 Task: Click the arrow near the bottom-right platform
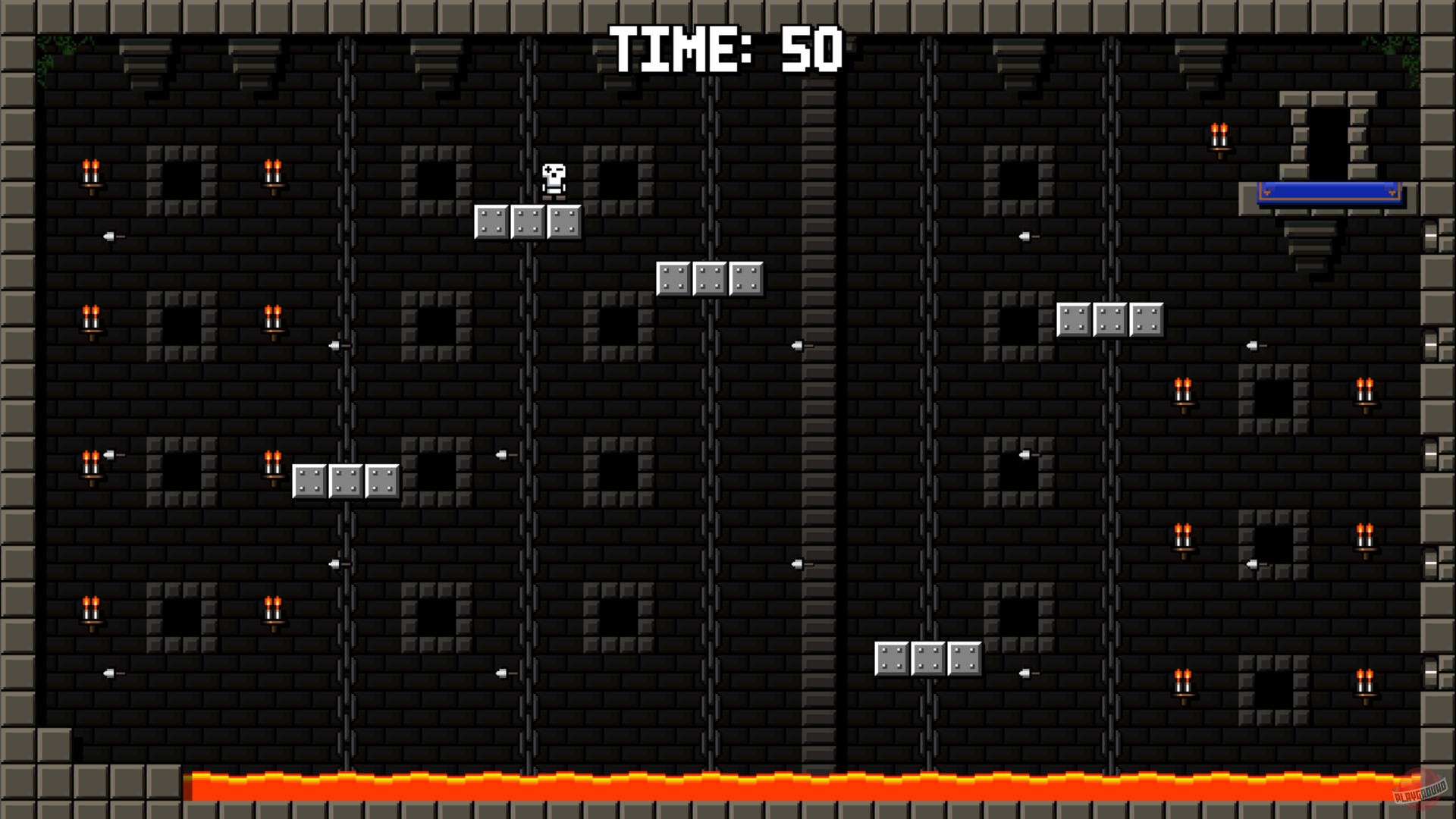(x=1025, y=671)
